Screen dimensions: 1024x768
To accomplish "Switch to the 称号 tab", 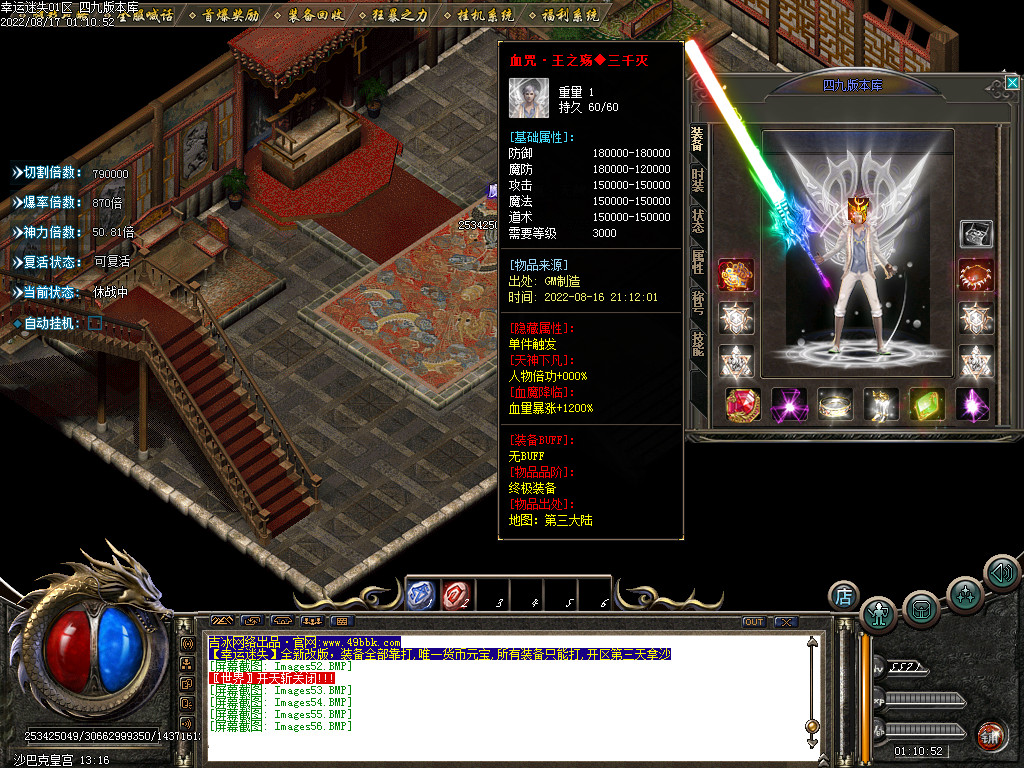I will 697,304.
